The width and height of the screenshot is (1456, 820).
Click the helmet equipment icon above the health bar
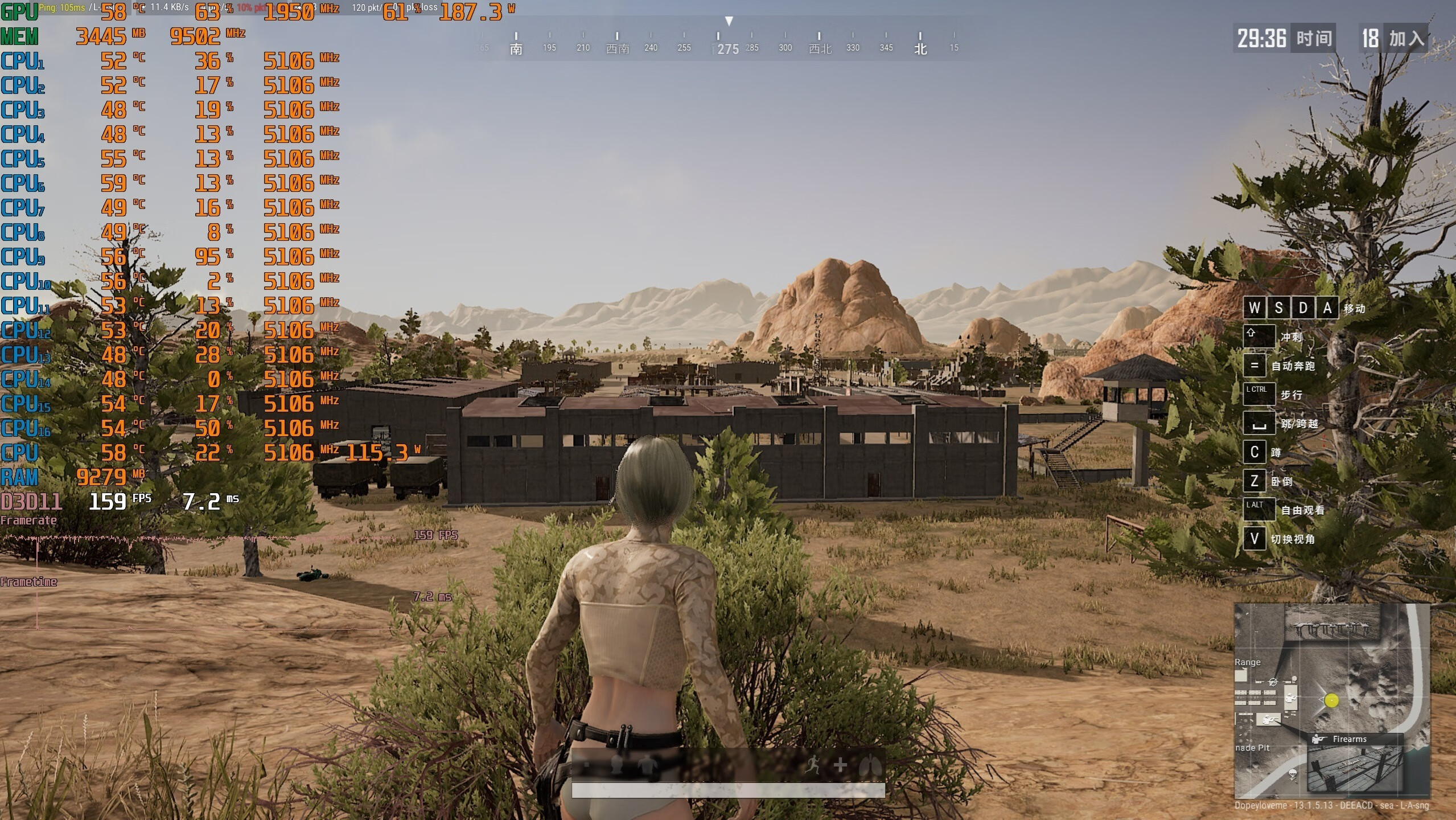[616, 764]
